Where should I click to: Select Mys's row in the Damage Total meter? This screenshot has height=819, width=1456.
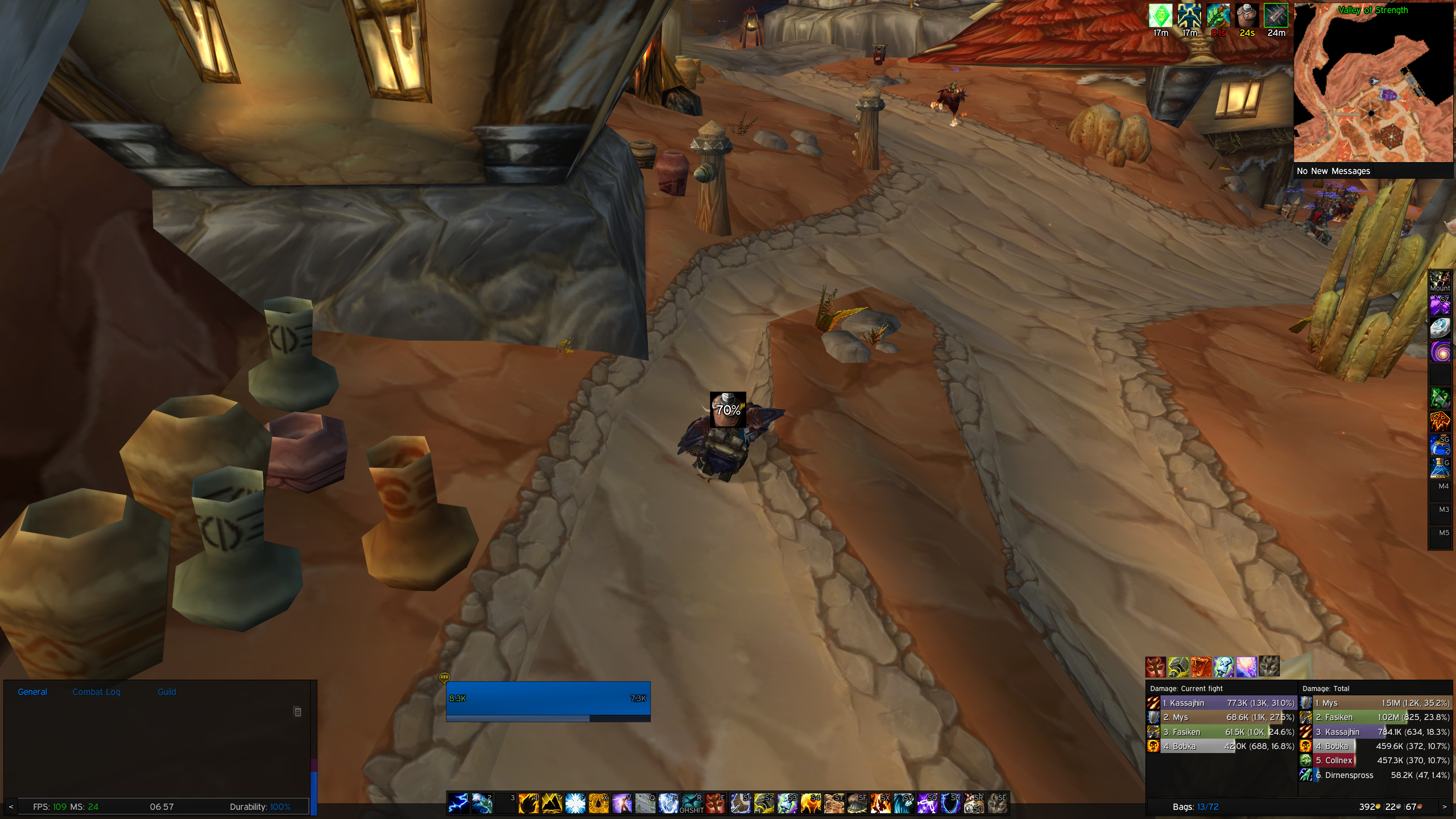[1375, 703]
